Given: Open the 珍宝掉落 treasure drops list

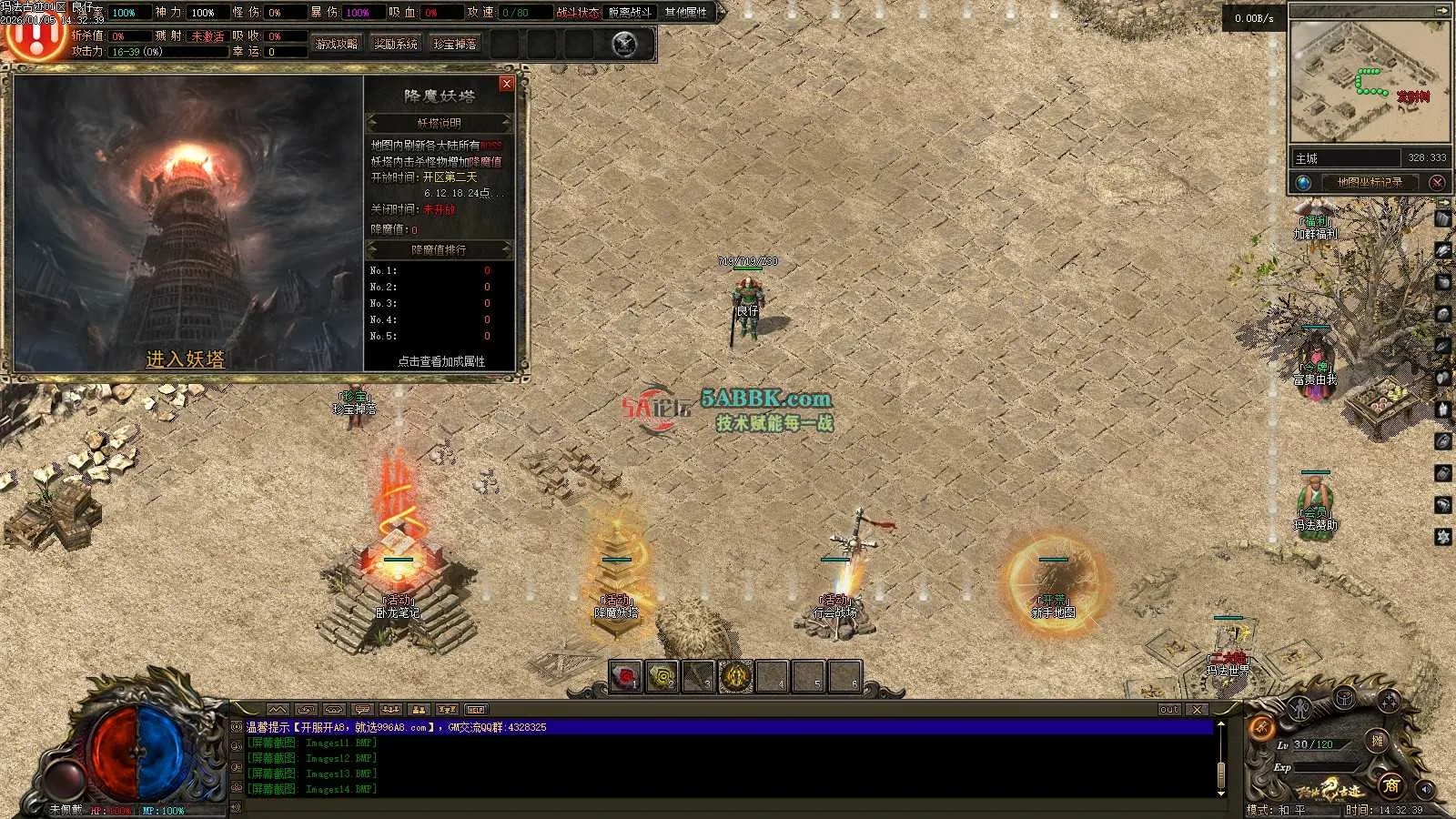Looking at the screenshot, I should (x=455, y=44).
